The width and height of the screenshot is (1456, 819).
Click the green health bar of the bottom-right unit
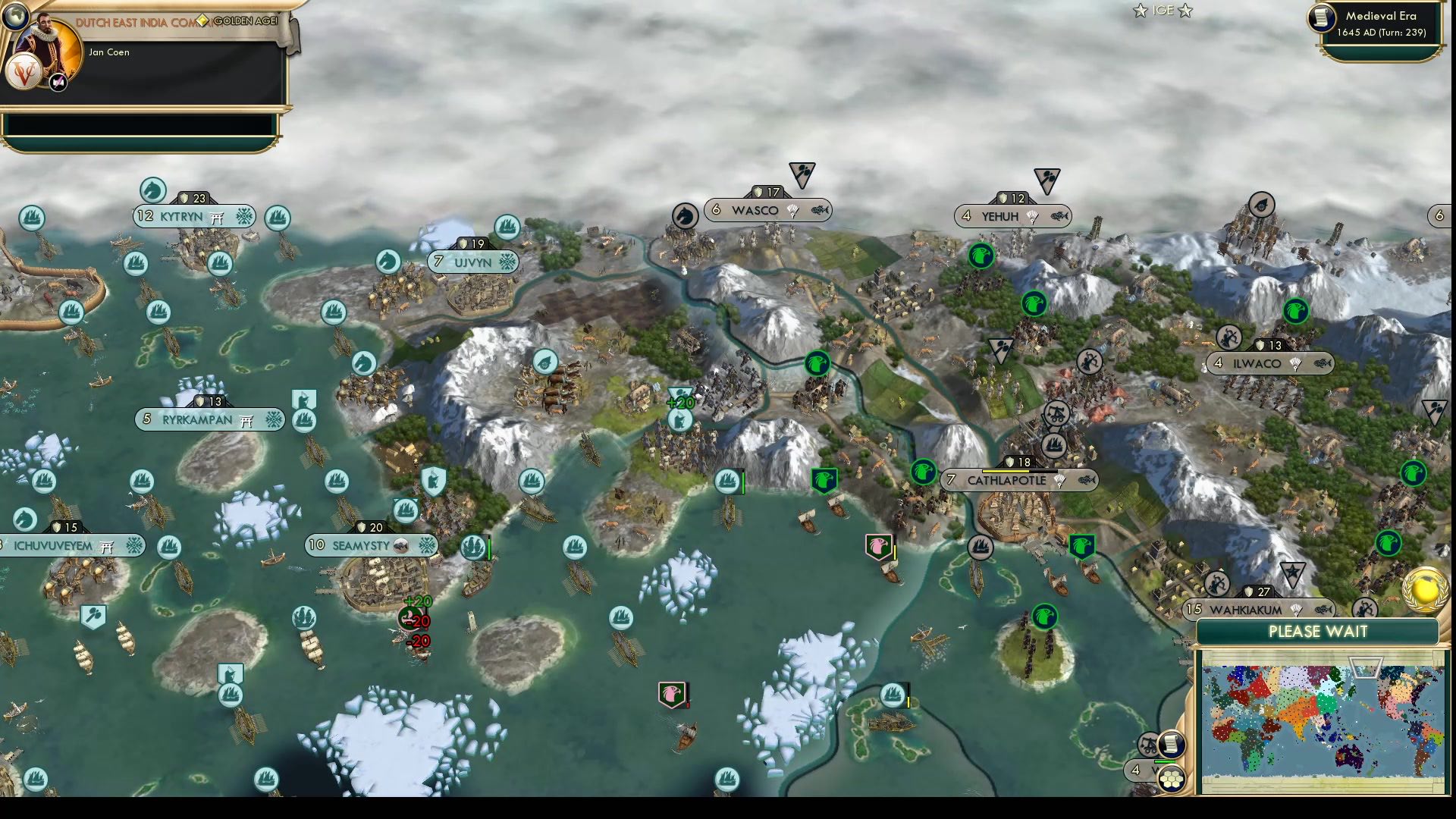[x=1165, y=761]
